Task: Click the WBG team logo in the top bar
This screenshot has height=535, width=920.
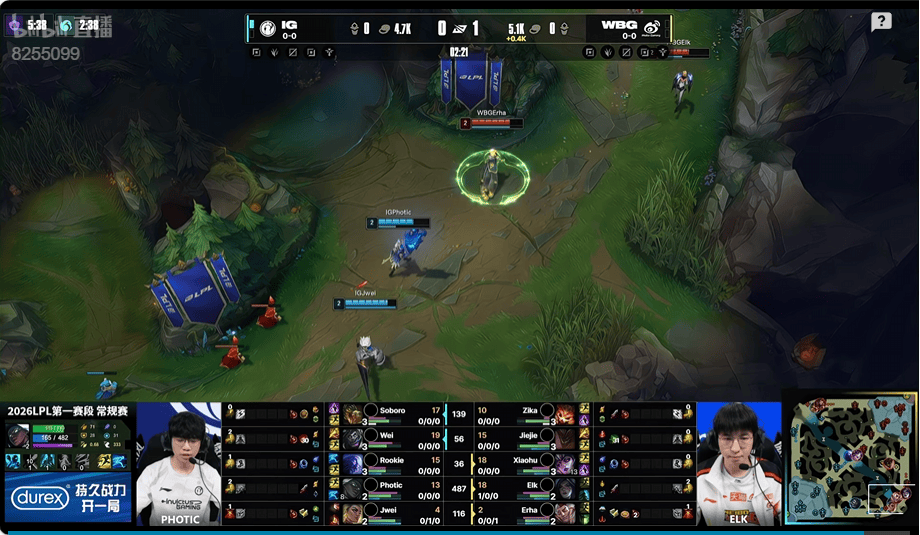Action: tap(652, 26)
